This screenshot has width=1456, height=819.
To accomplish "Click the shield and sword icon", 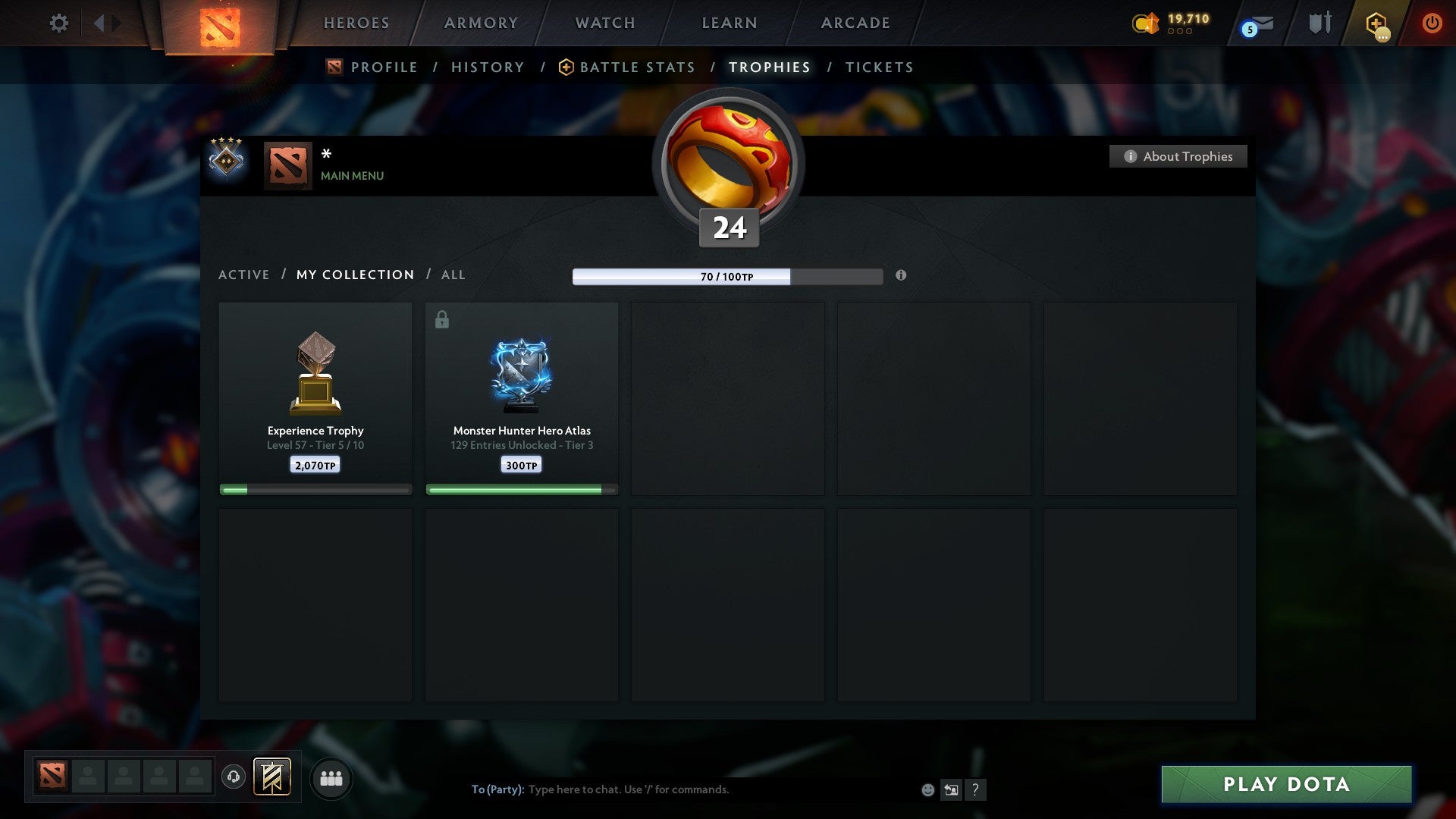I will (x=1319, y=23).
